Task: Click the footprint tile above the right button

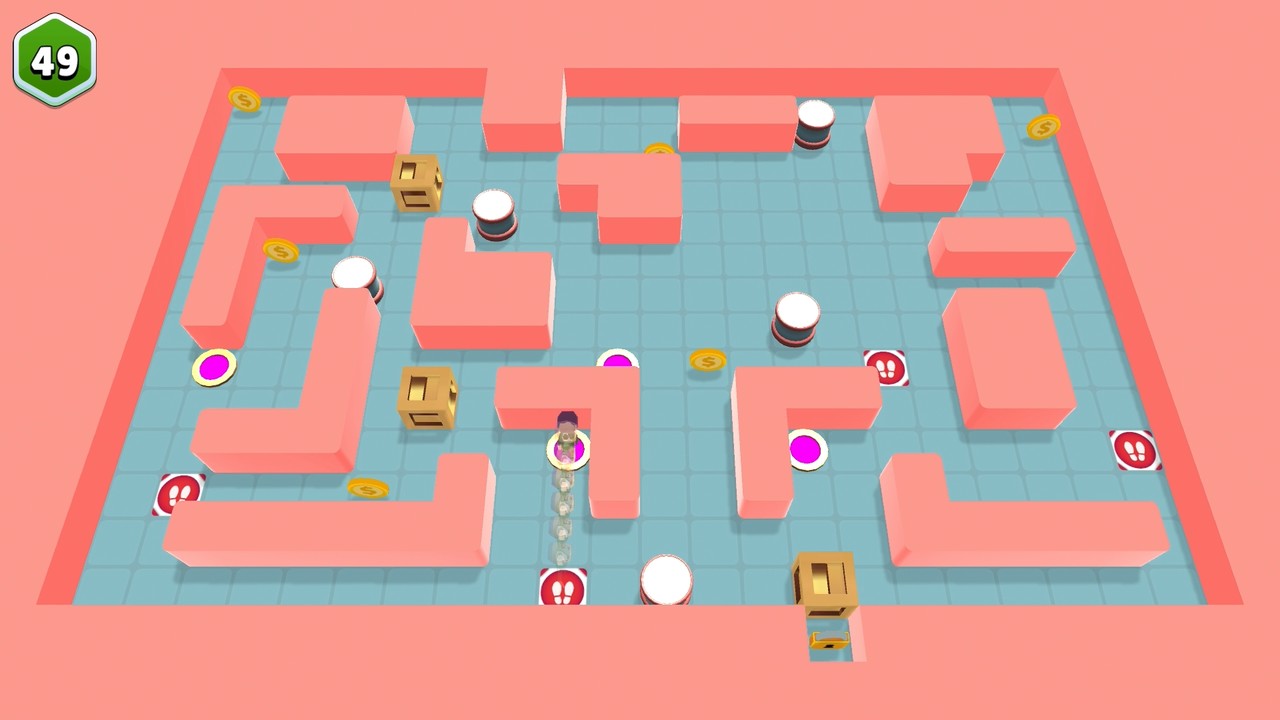Action: click(888, 370)
